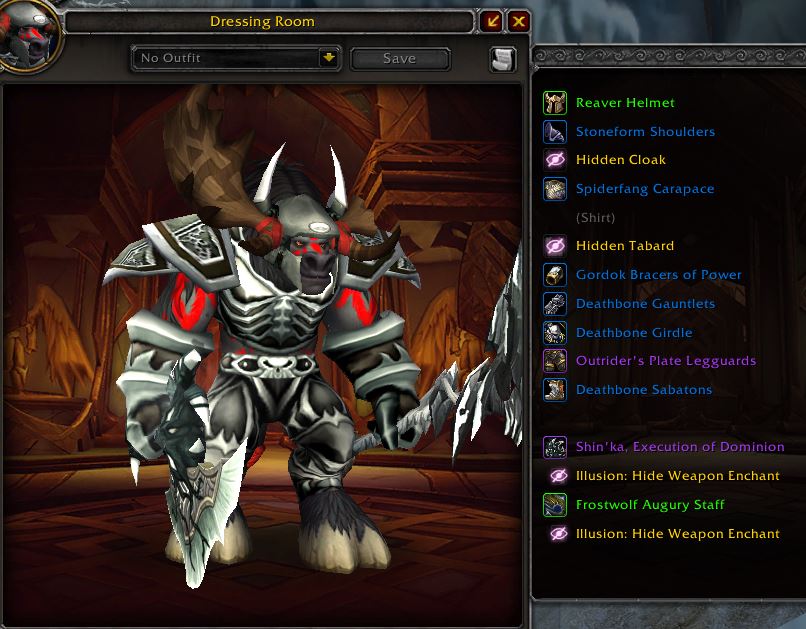Select Gordok Bracers of Power

pos(658,275)
